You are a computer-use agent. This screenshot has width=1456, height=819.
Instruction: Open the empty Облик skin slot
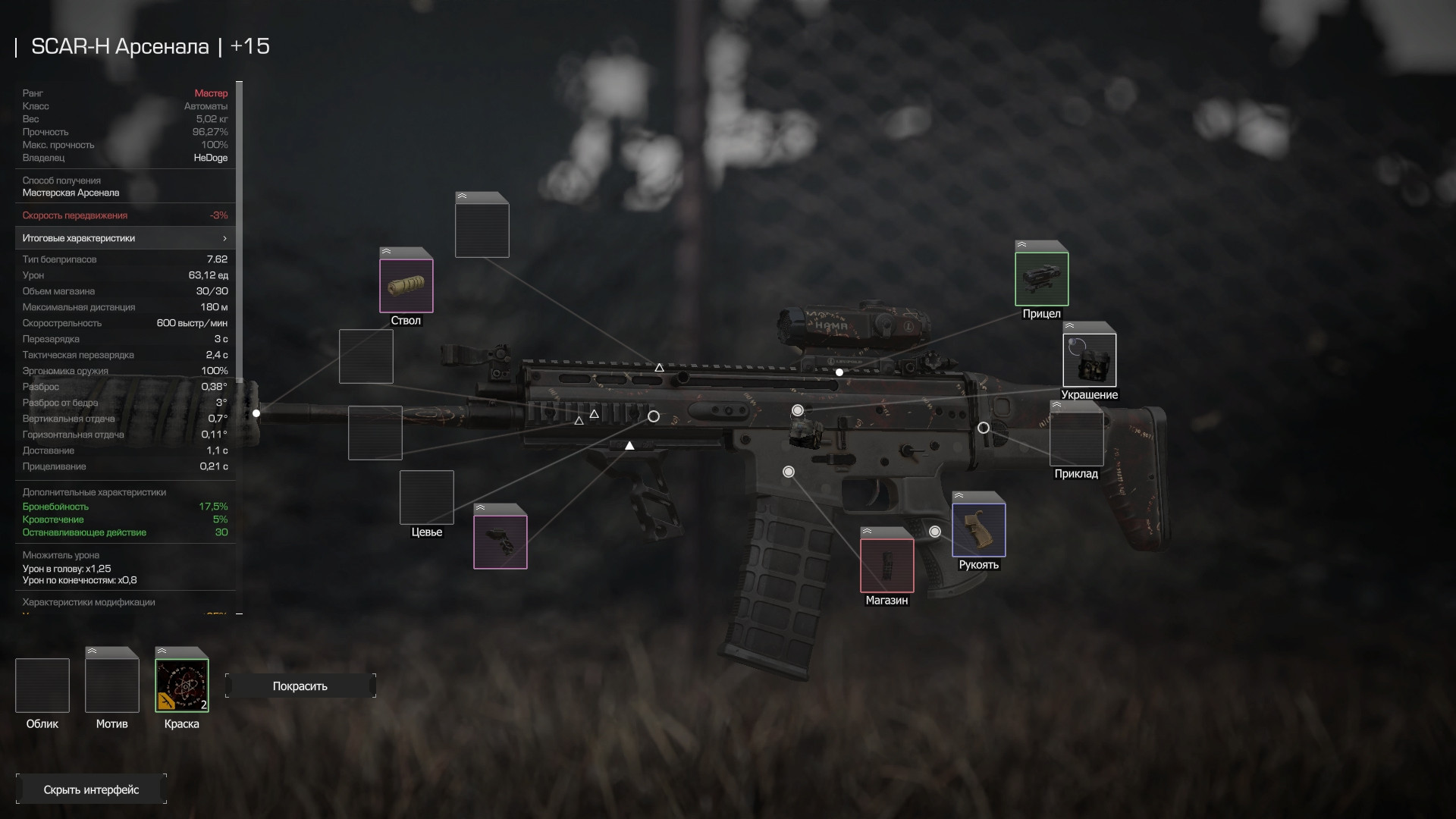coord(42,686)
